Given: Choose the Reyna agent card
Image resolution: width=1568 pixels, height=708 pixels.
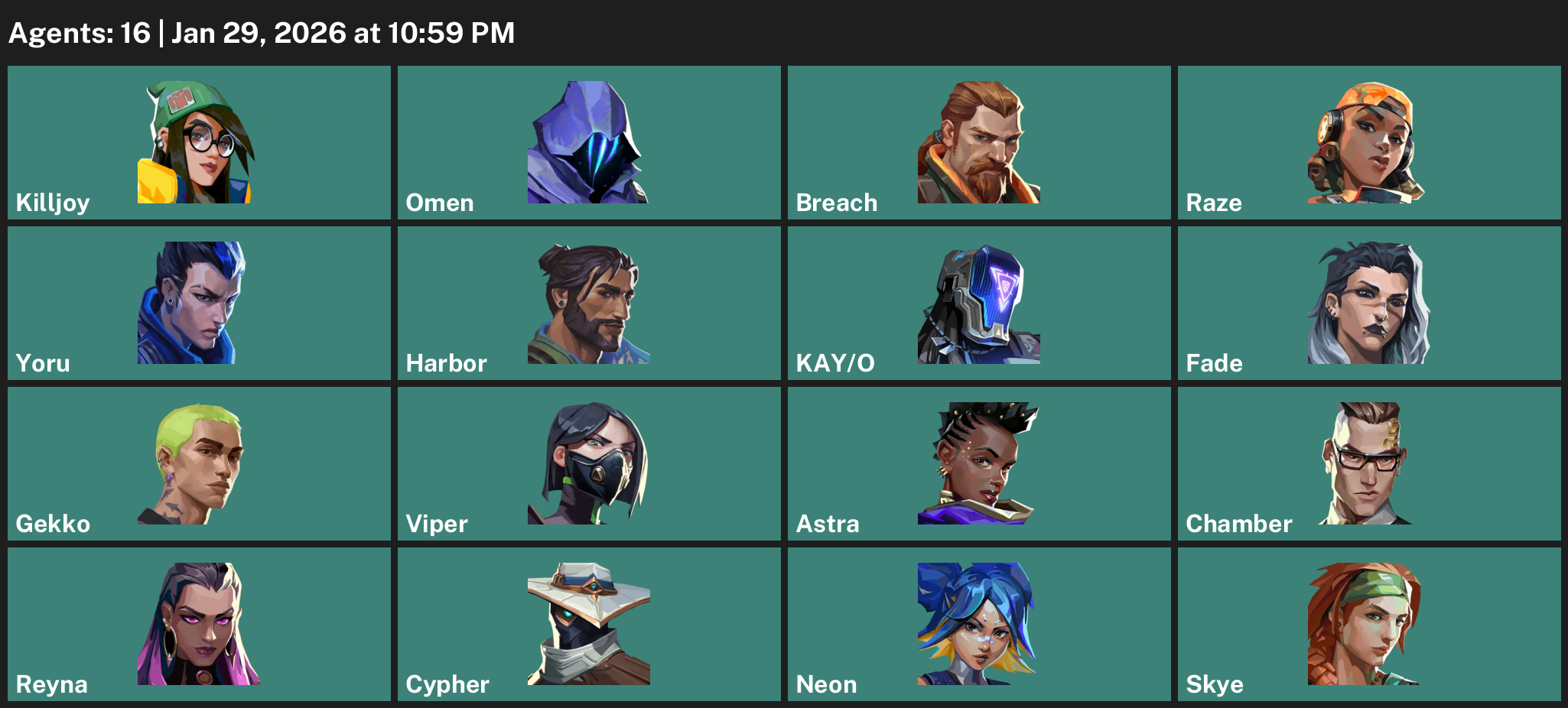Looking at the screenshot, I should 199,624.
